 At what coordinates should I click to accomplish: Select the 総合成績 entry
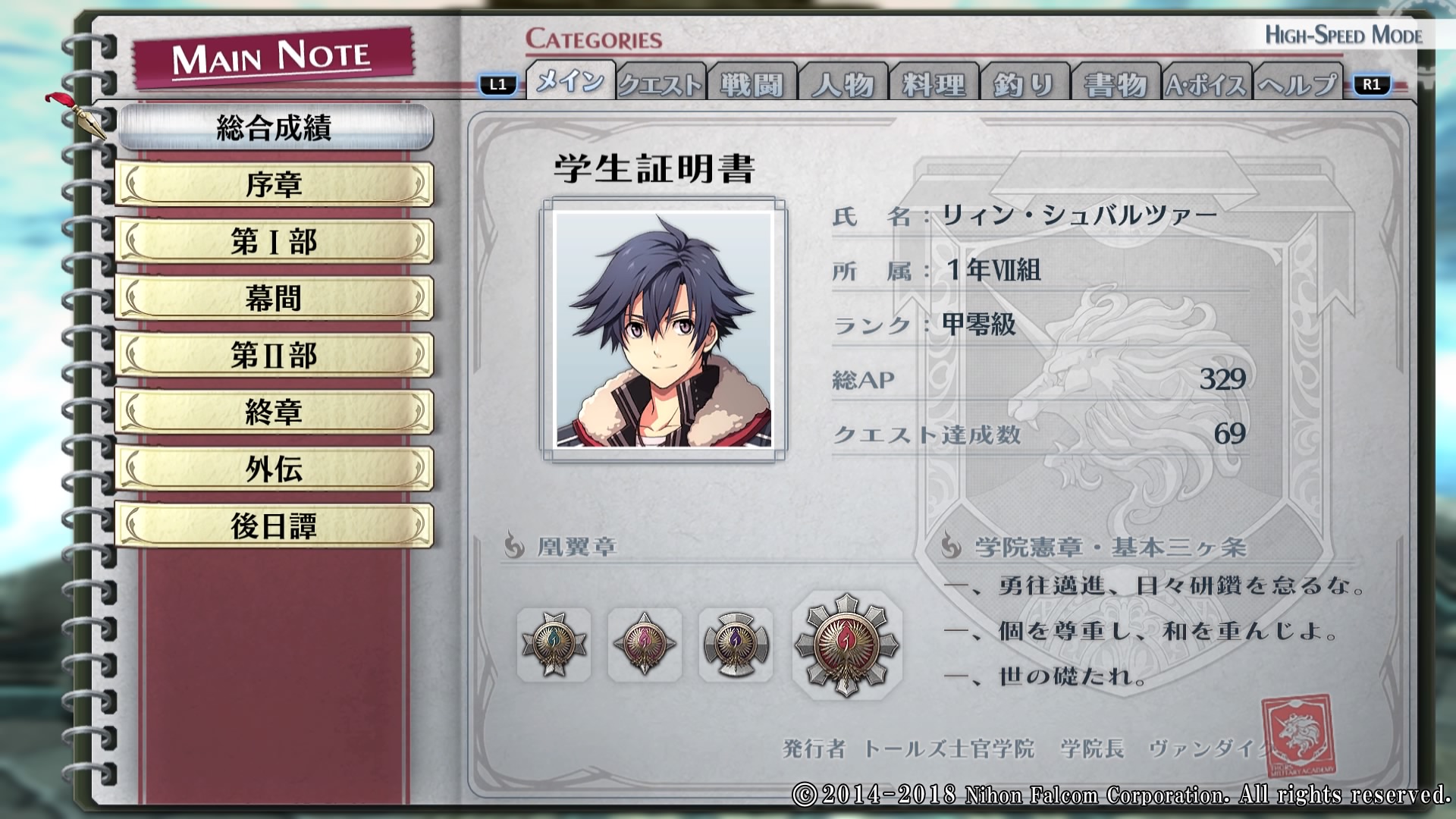point(275,127)
